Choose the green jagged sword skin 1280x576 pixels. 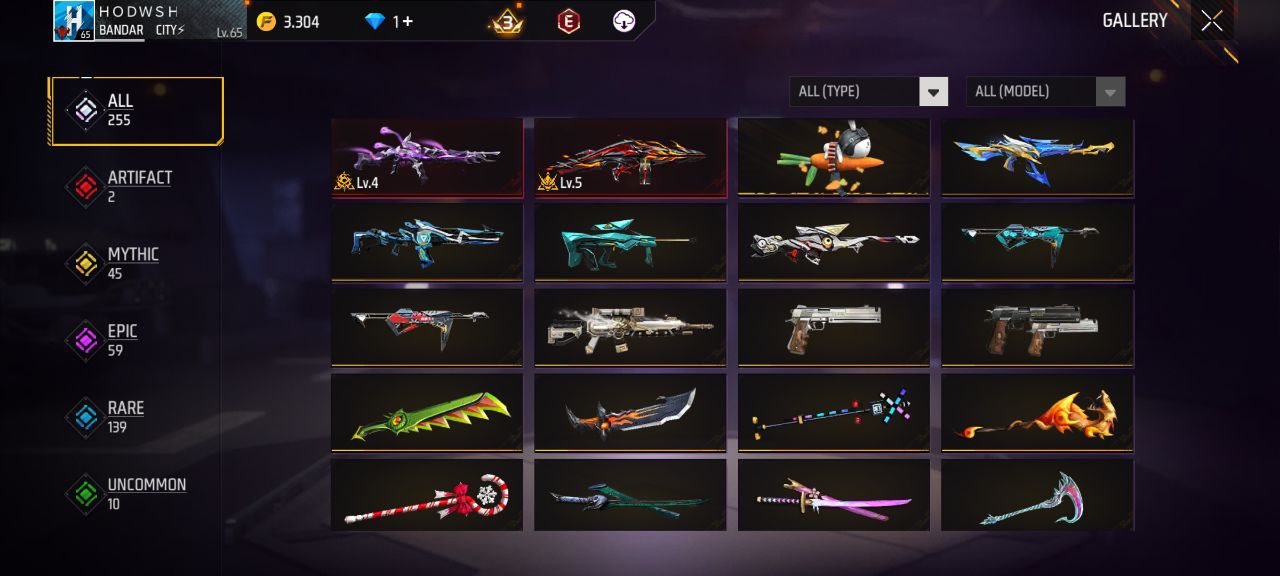(427, 411)
